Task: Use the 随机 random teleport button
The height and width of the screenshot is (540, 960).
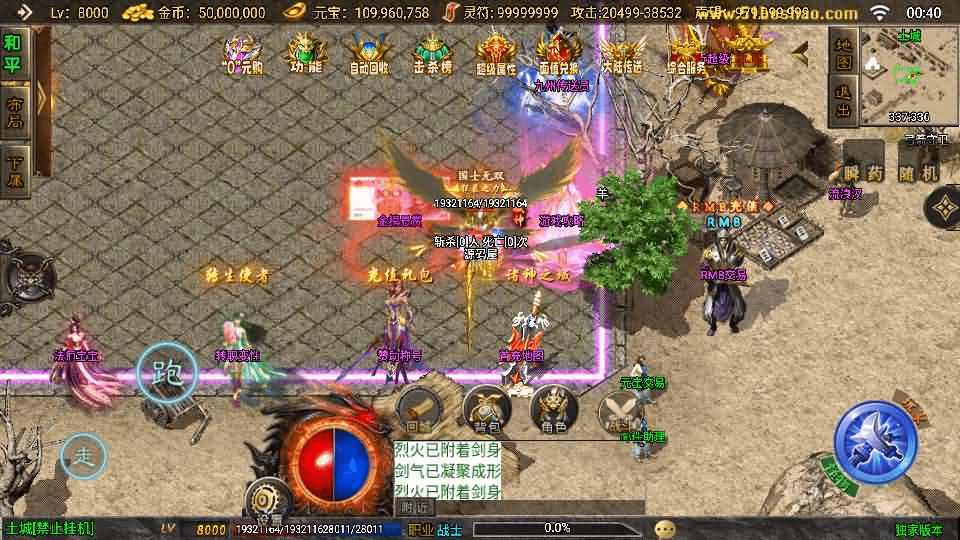Action: click(x=919, y=173)
